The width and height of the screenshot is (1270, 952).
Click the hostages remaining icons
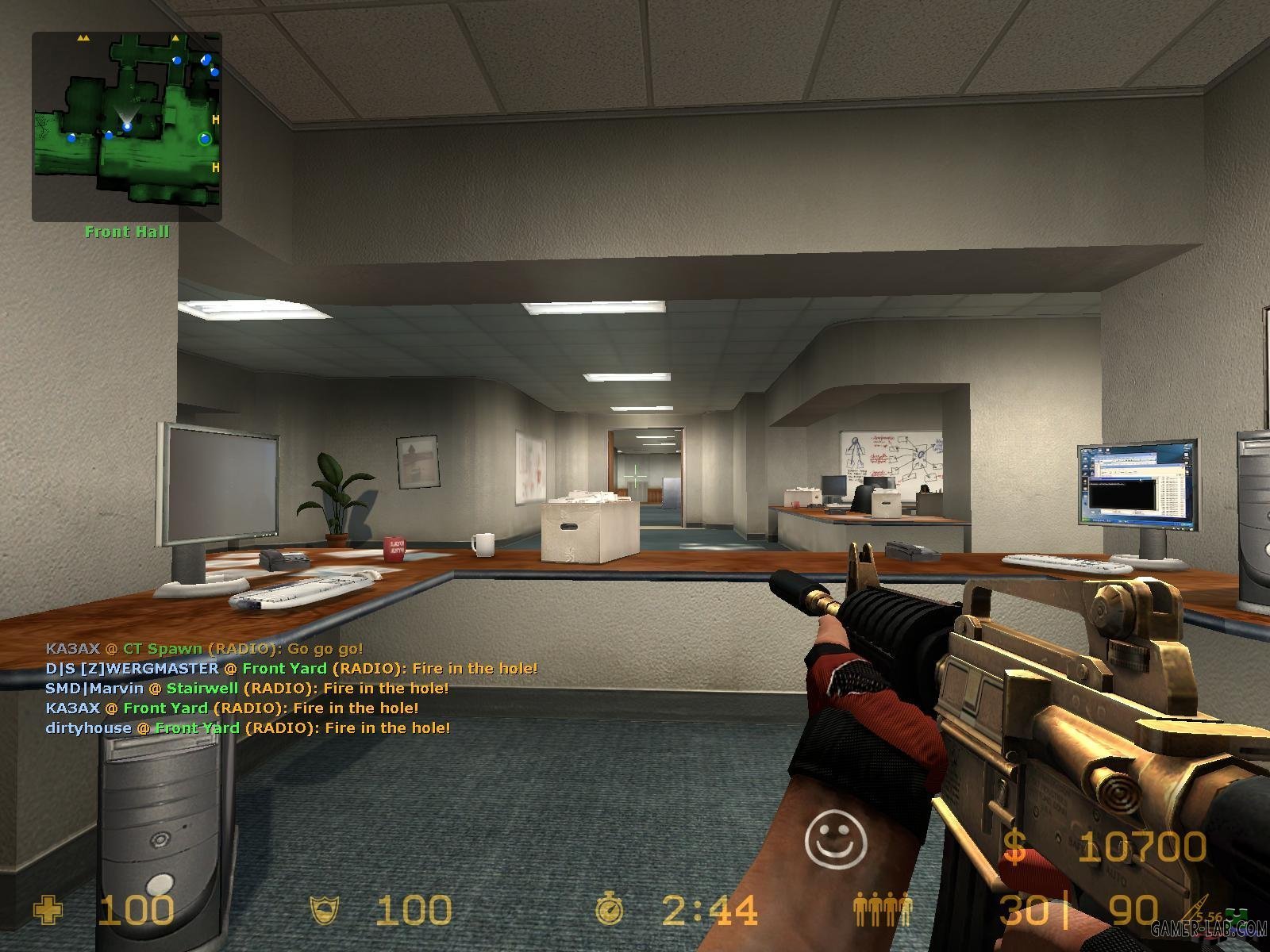point(883,910)
